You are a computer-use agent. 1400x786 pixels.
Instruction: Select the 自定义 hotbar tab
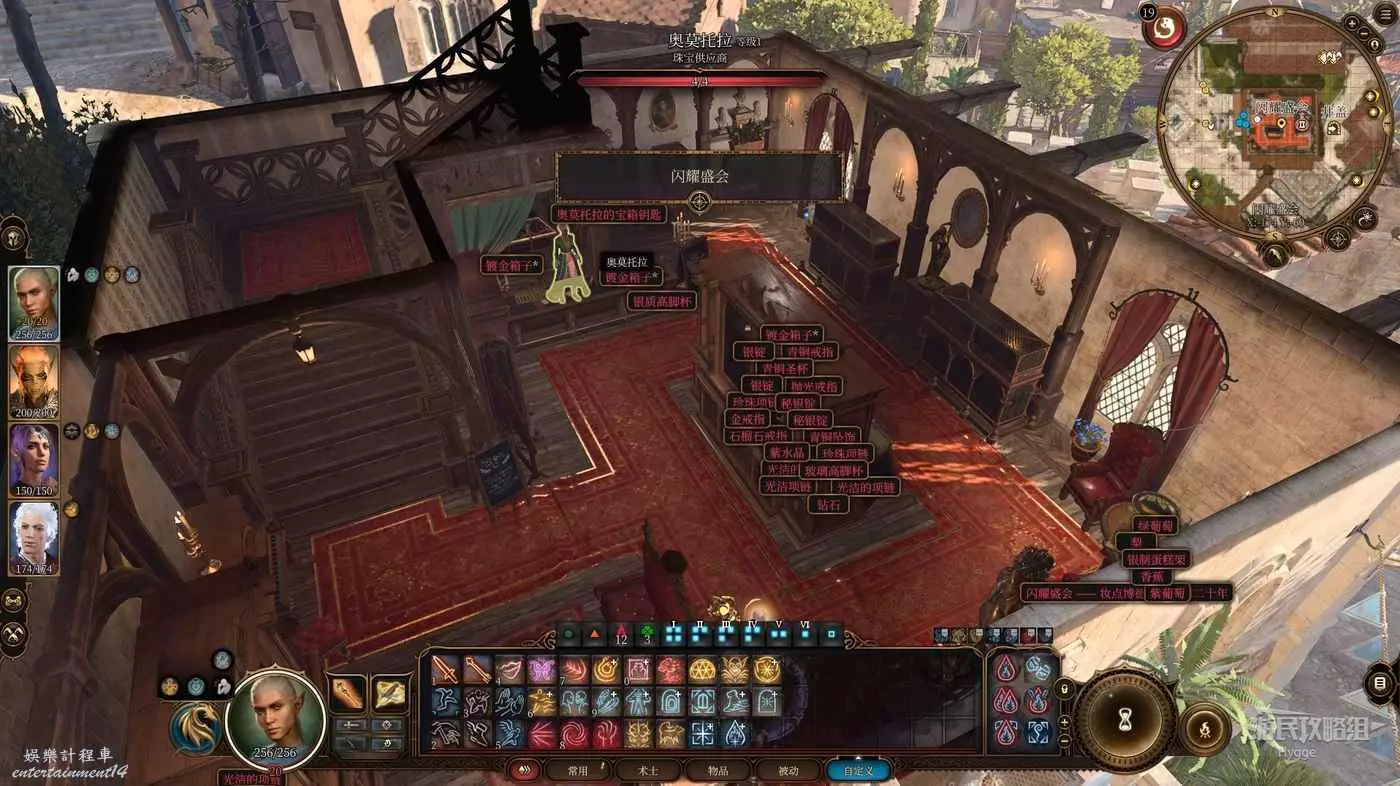858,771
